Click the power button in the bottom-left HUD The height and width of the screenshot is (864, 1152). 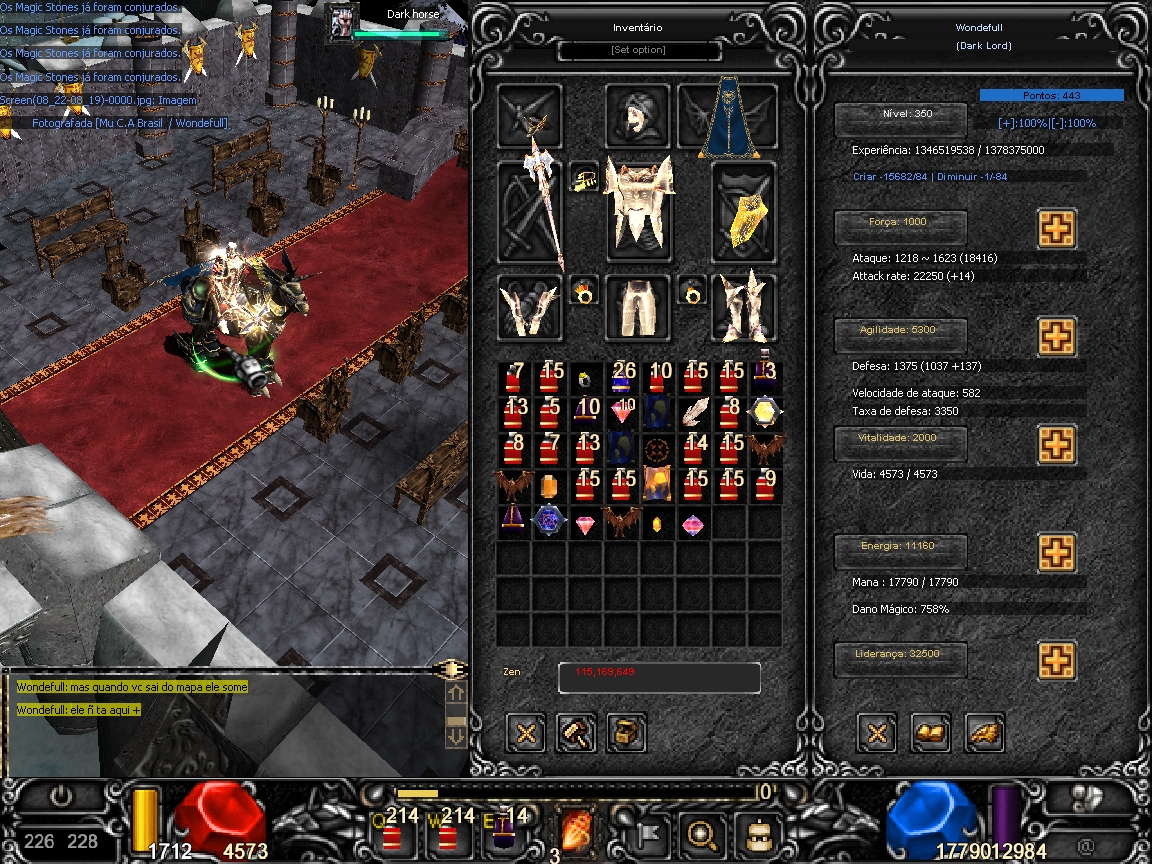pyautogui.click(x=63, y=796)
